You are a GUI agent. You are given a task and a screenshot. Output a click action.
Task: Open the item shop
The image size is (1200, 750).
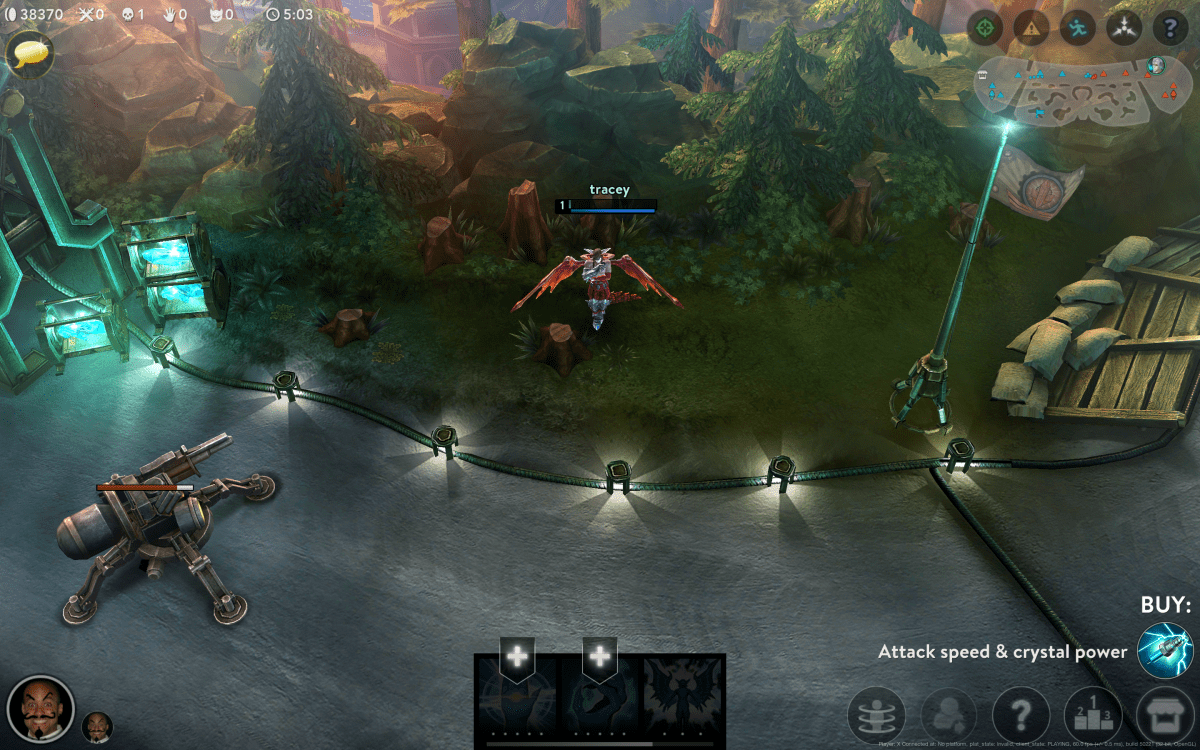[1165, 716]
